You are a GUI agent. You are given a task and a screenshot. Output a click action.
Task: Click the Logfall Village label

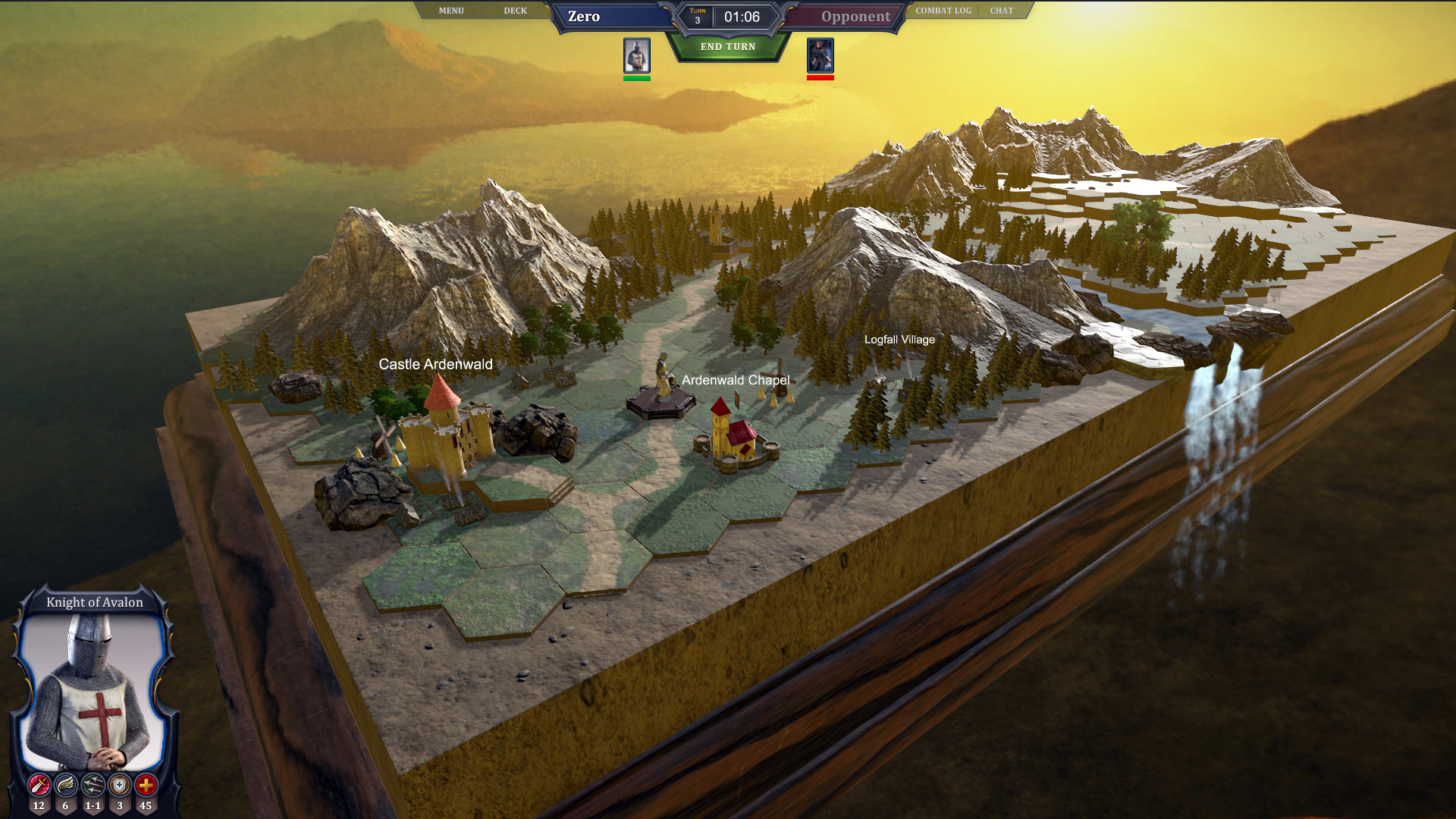[x=899, y=340]
